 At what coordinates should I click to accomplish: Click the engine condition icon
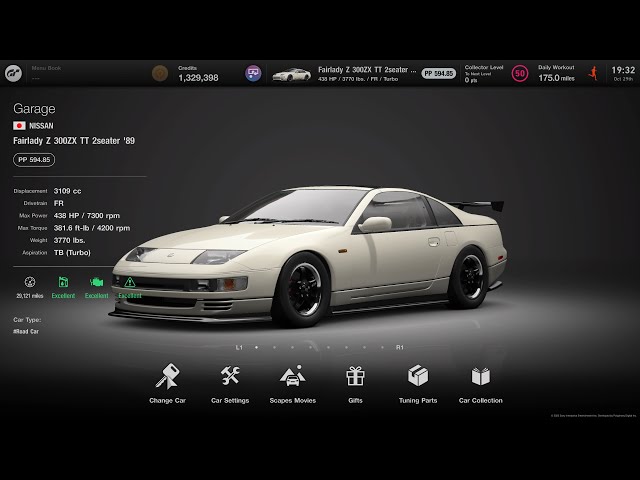97,283
